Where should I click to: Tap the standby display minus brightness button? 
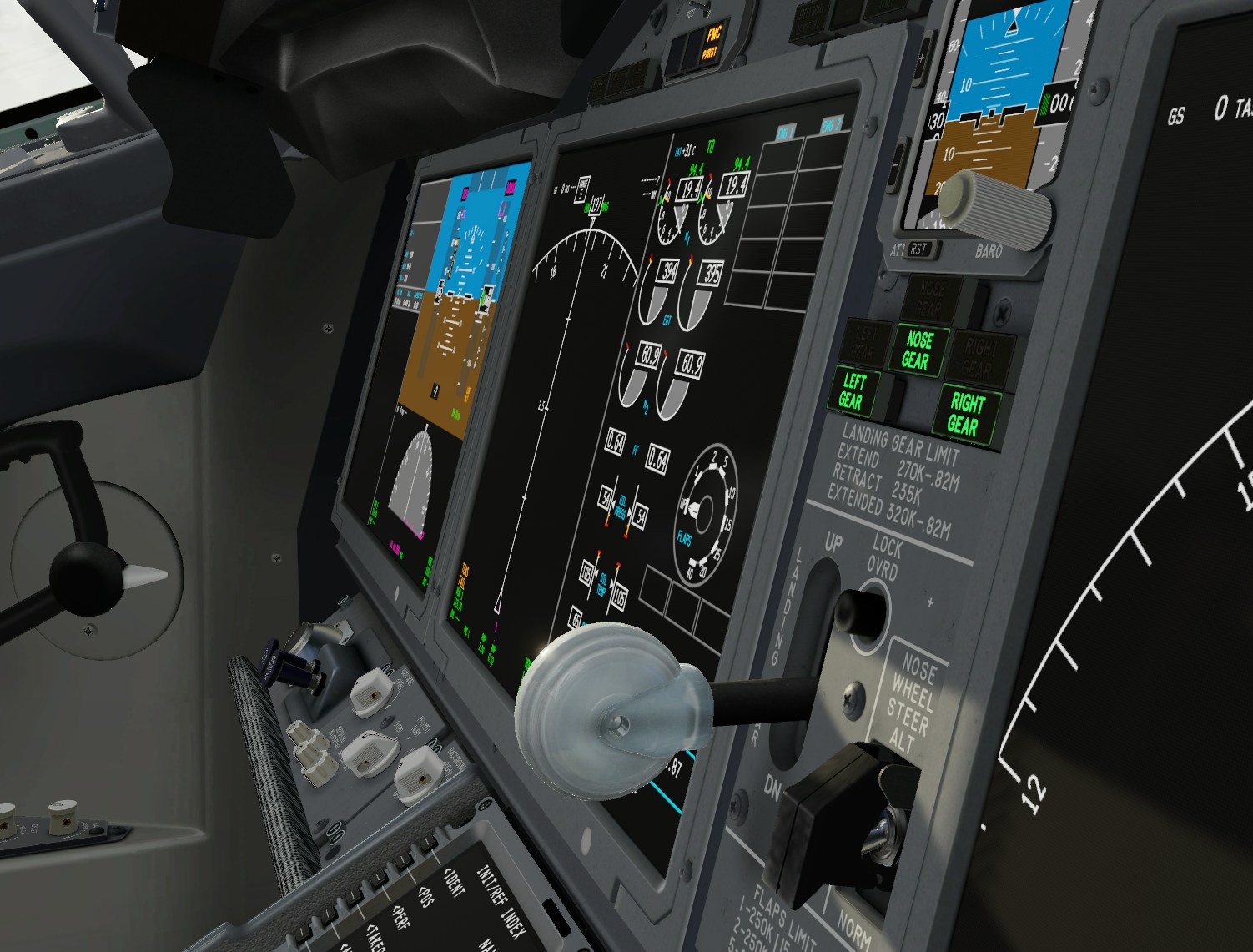pyautogui.click(x=899, y=167)
